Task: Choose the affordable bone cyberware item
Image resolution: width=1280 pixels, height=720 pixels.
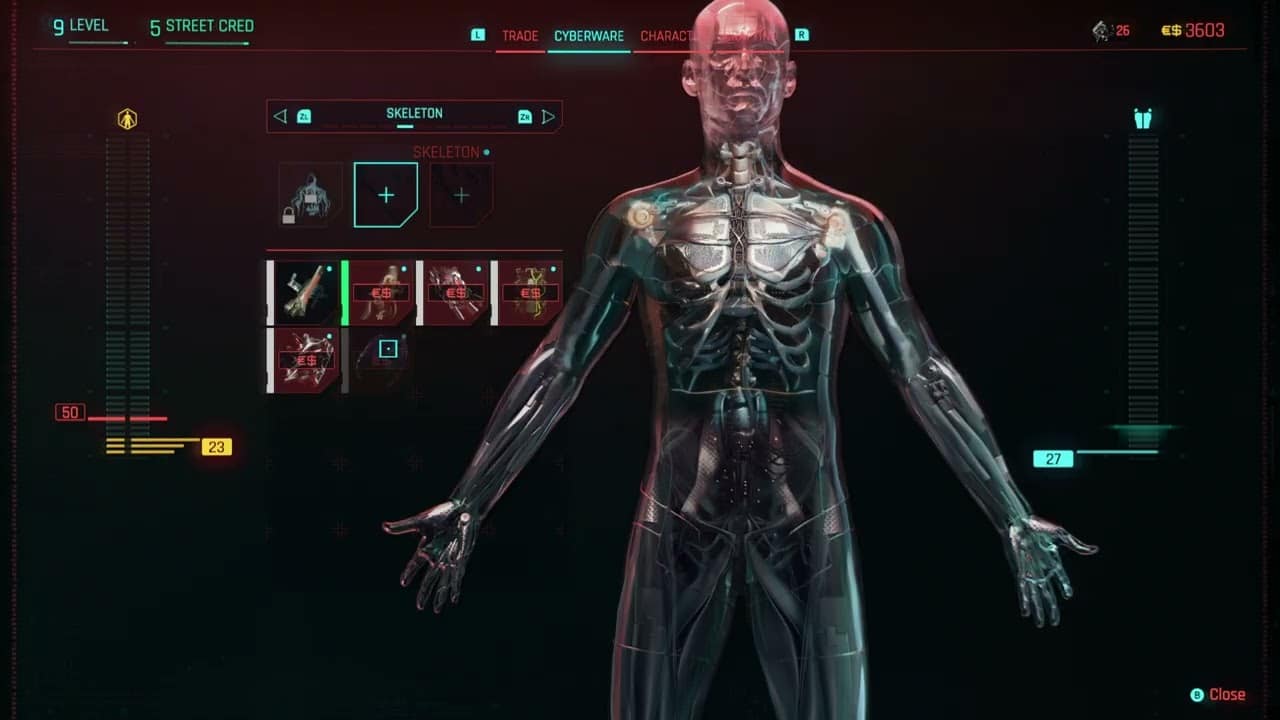Action: 306,293
